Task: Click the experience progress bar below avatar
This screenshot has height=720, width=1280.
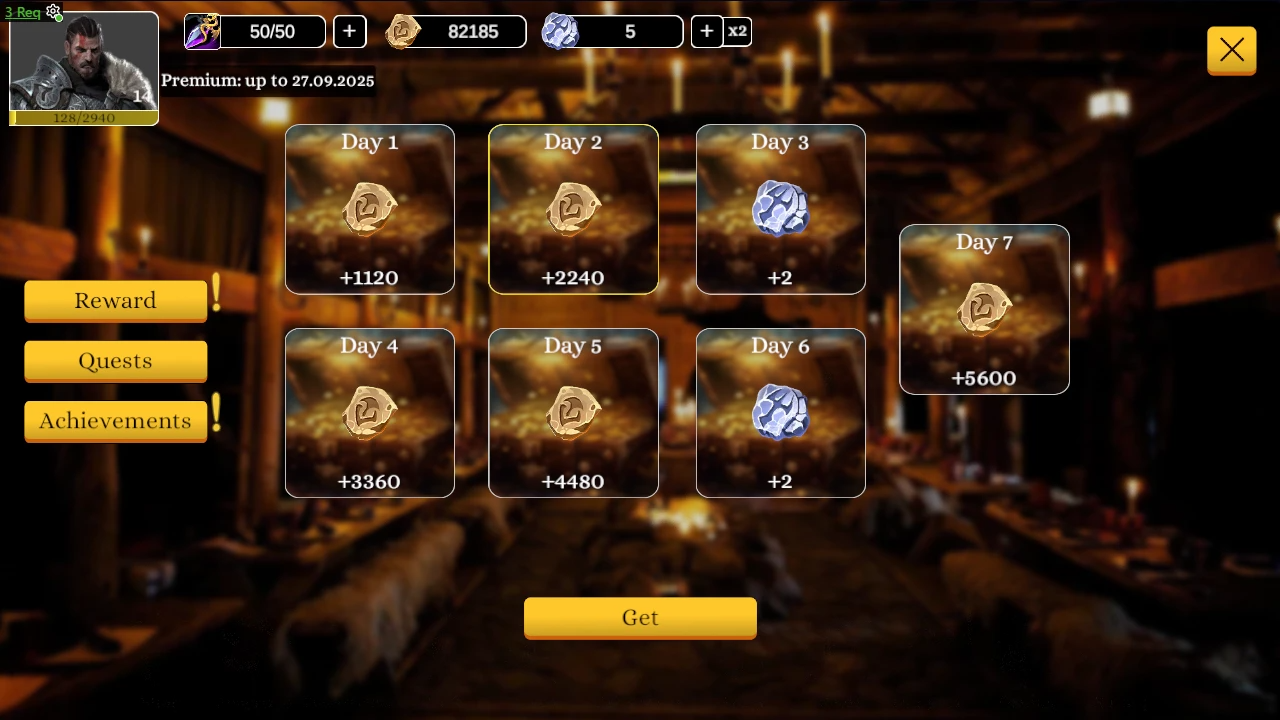Action: tap(84, 118)
